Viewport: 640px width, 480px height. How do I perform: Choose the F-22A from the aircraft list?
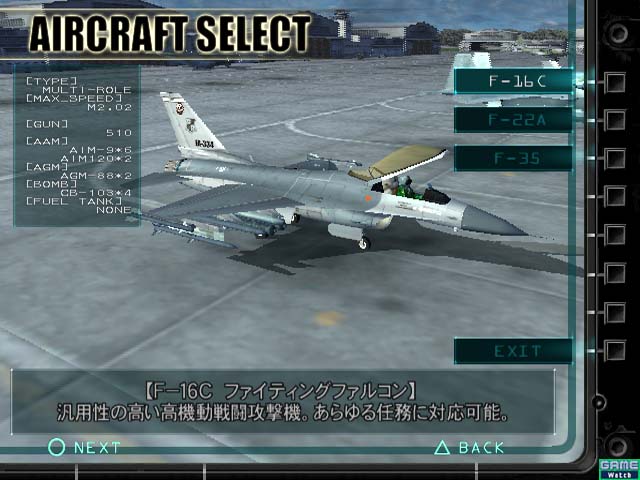tap(513, 120)
